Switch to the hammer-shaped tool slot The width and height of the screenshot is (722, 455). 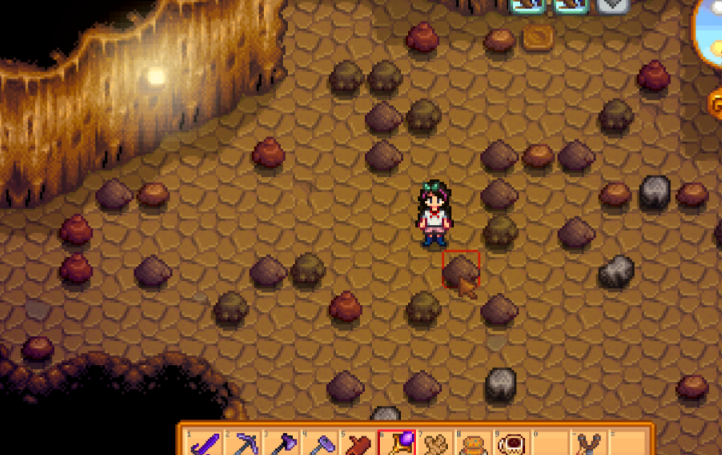pos(320,442)
